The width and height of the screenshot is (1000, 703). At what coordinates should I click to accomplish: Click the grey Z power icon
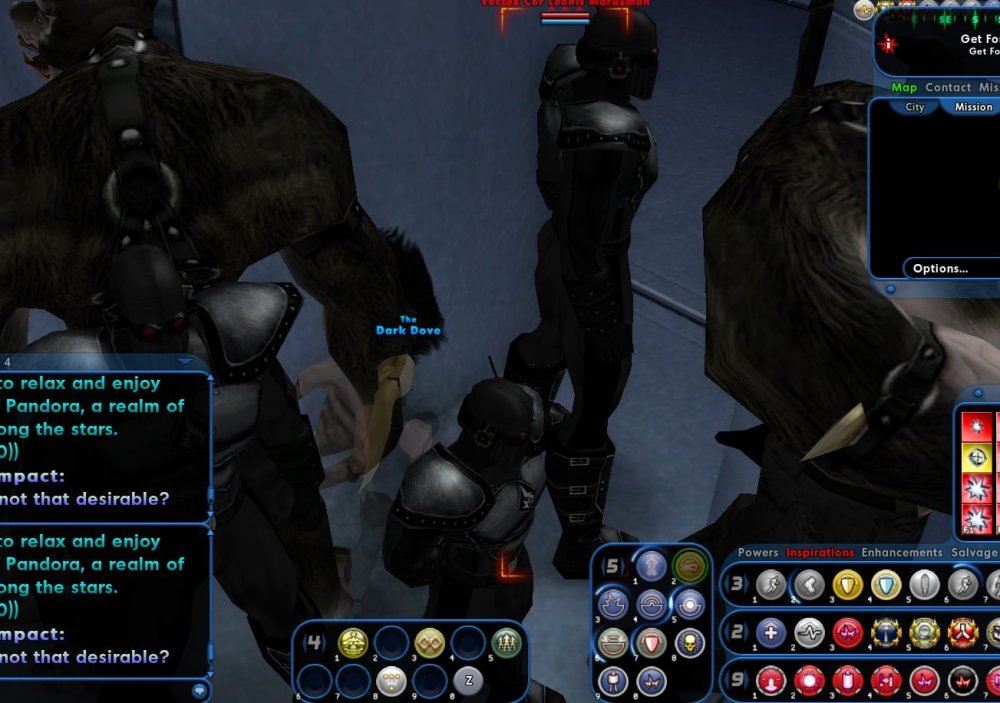(469, 680)
